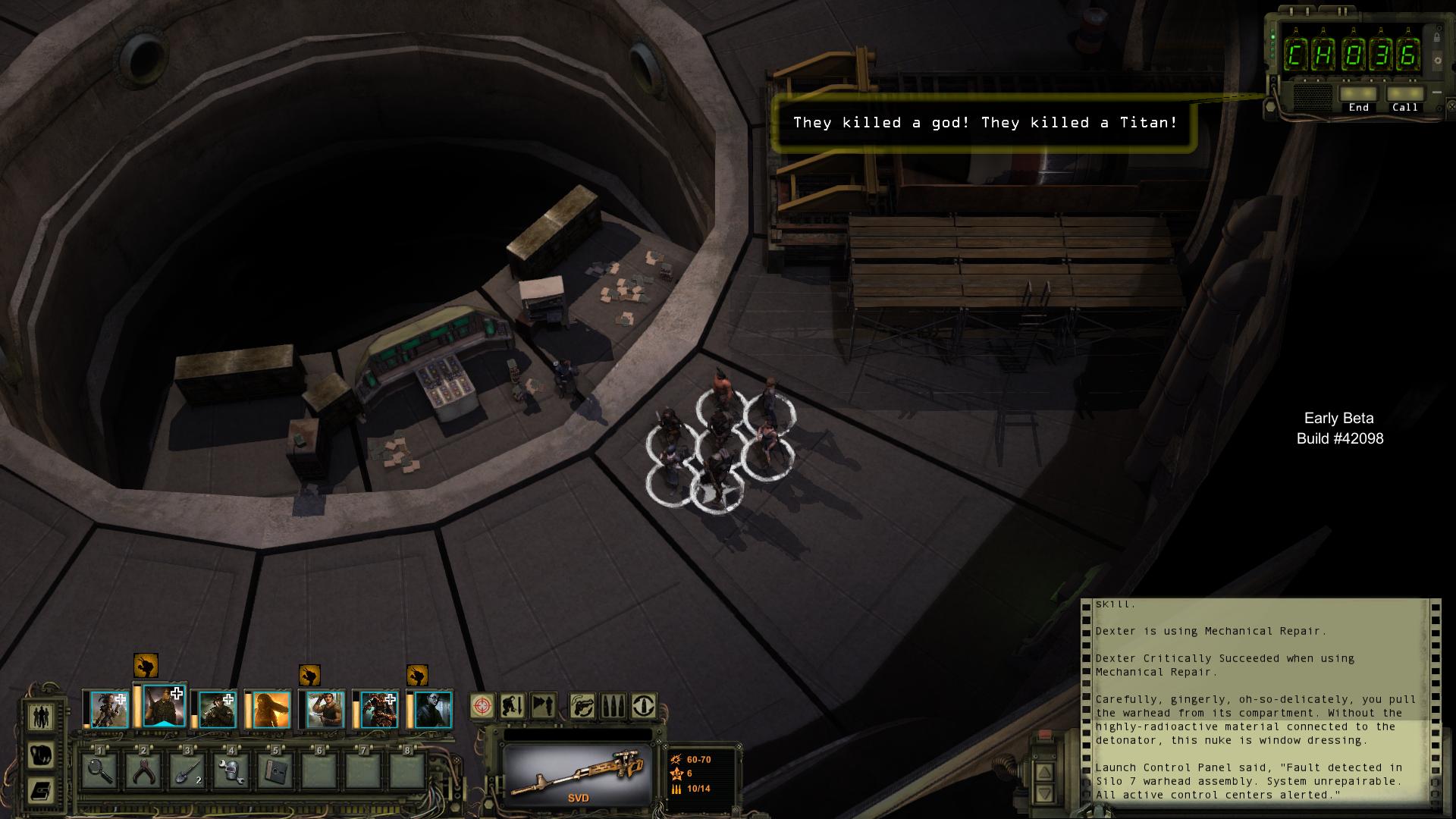
Task: Open the radio gear settings
Action: coord(1438,61)
